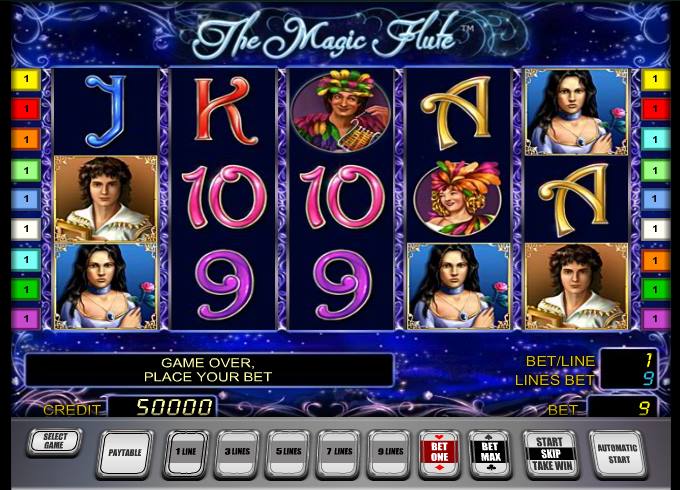The width and height of the screenshot is (680, 490).
Task: Show the Paytable
Action: (125, 452)
